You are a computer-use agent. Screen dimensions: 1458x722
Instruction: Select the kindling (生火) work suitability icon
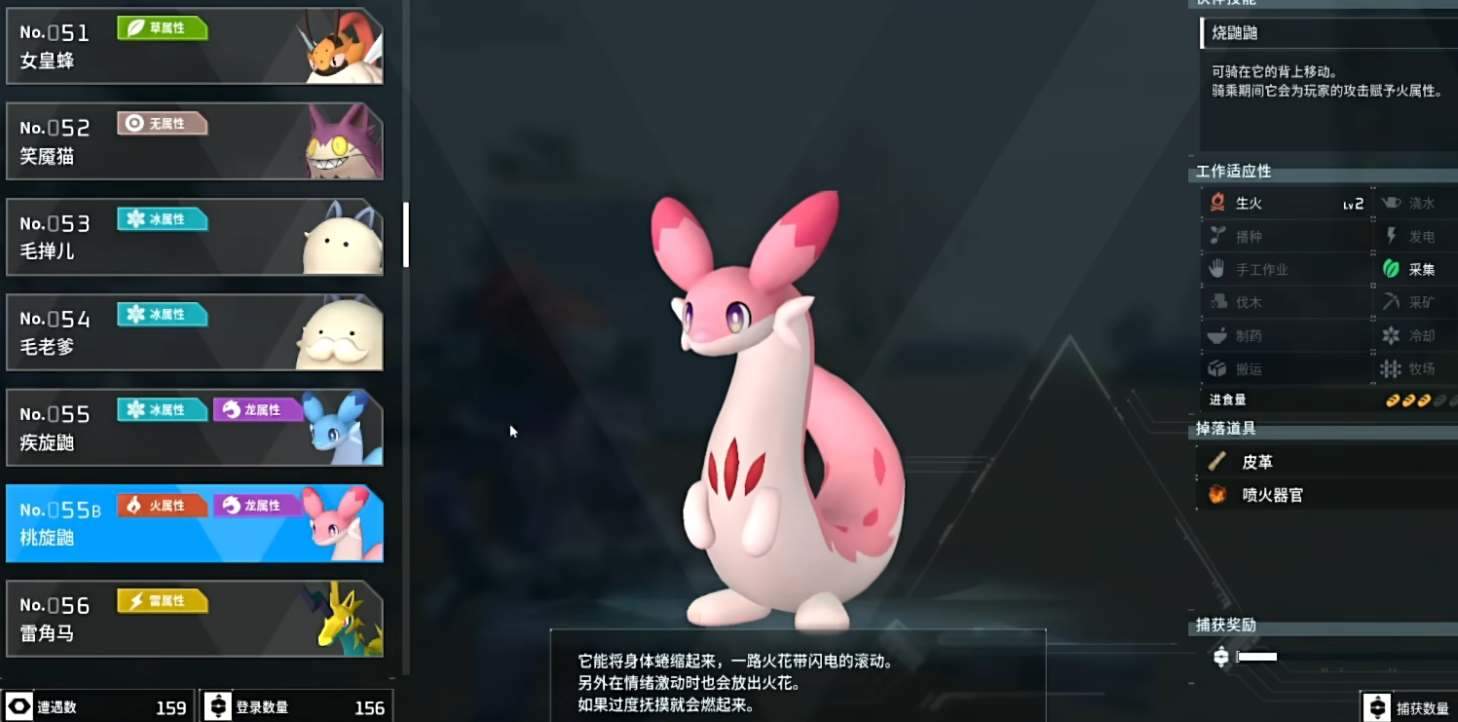[1216, 202]
